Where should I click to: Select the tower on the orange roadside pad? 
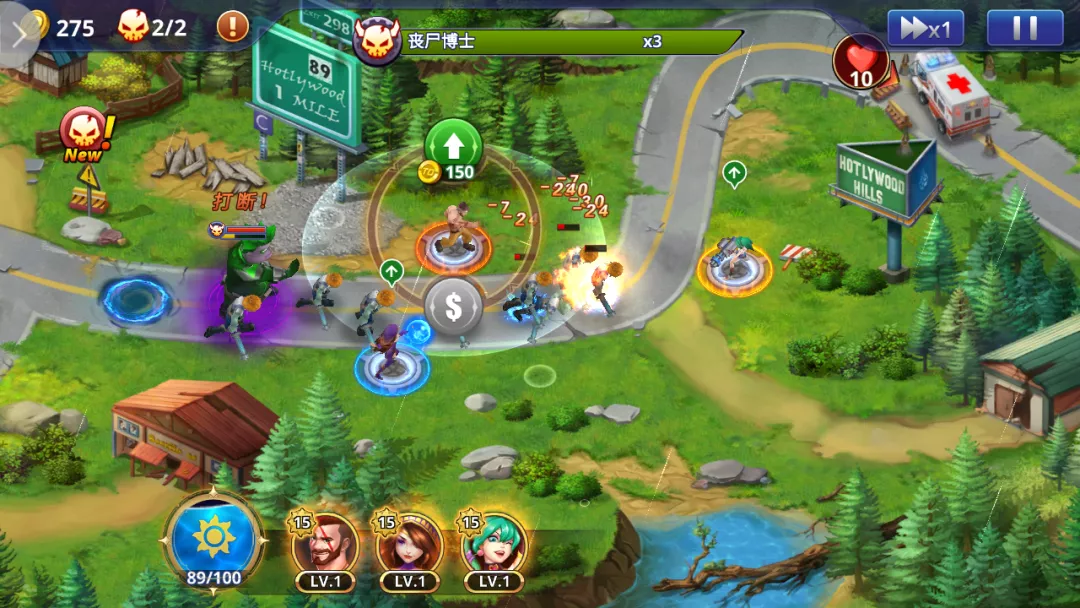[734, 267]
